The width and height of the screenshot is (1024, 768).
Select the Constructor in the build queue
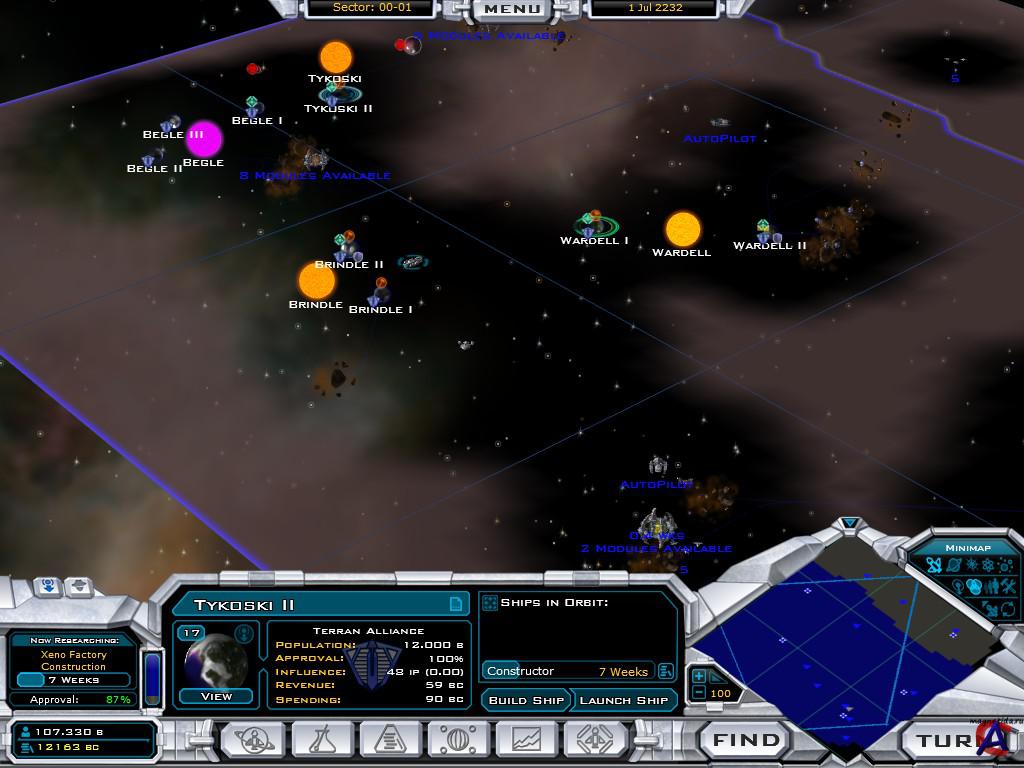pyautogui.click(x=567, y=671)
